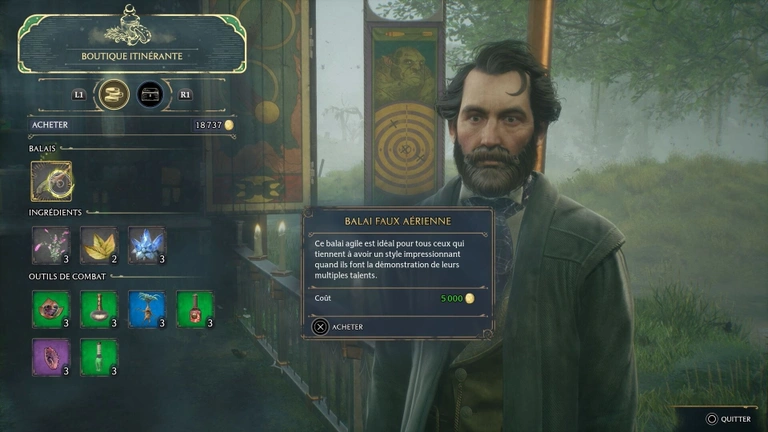This screenshot has width=768, height=432.
Task: Choose the round-bottomed flask potion
Action: pyautogui.click(x=99, y=309)
